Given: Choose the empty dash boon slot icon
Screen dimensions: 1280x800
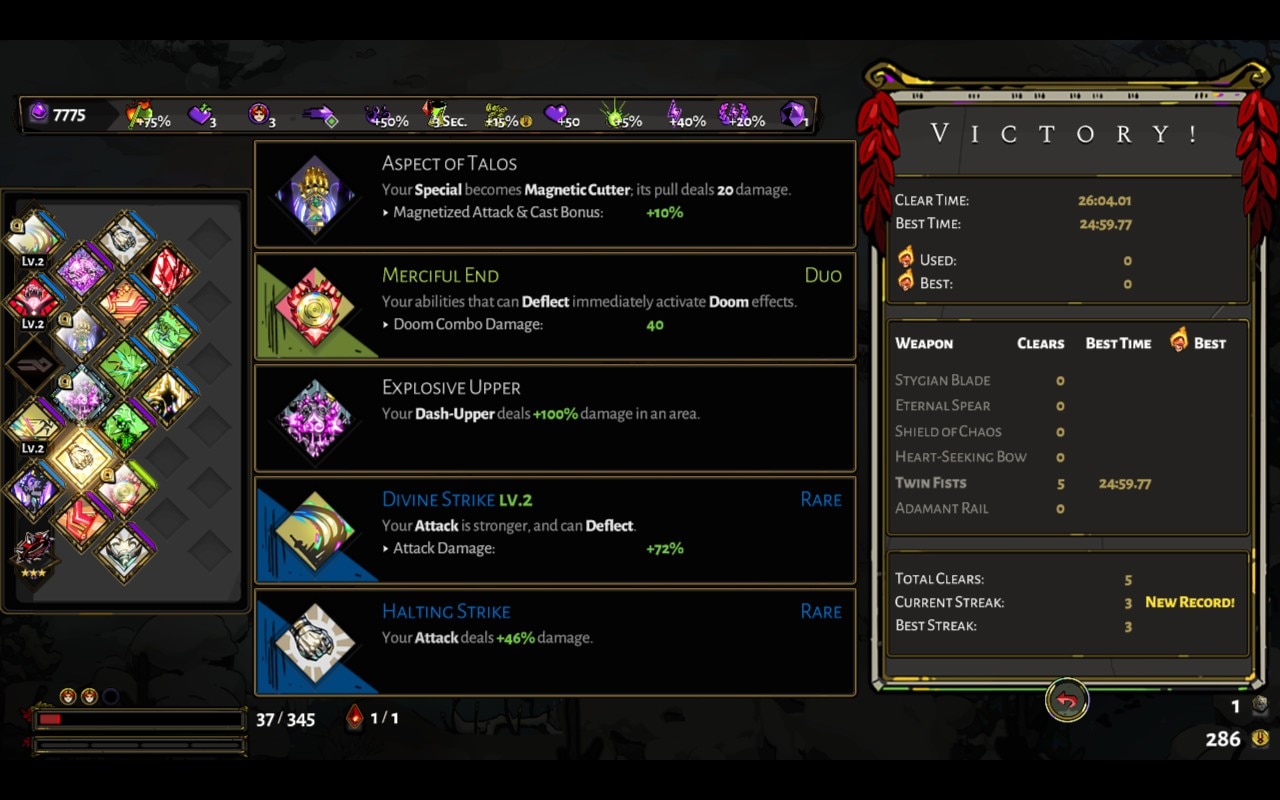Looking at the screenshot, I should click(33, 362).
